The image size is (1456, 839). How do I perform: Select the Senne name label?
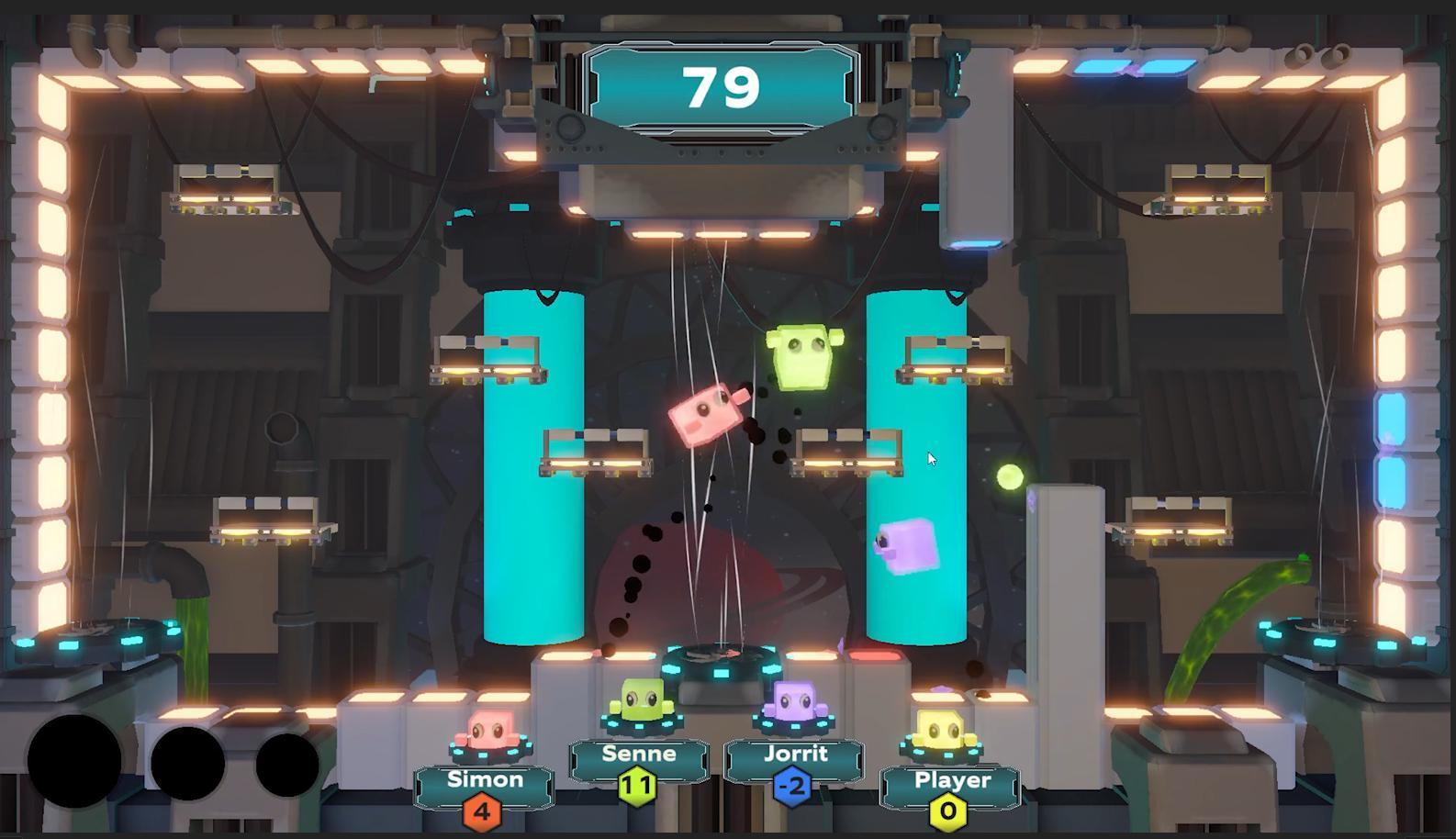(x=640, y=754)
